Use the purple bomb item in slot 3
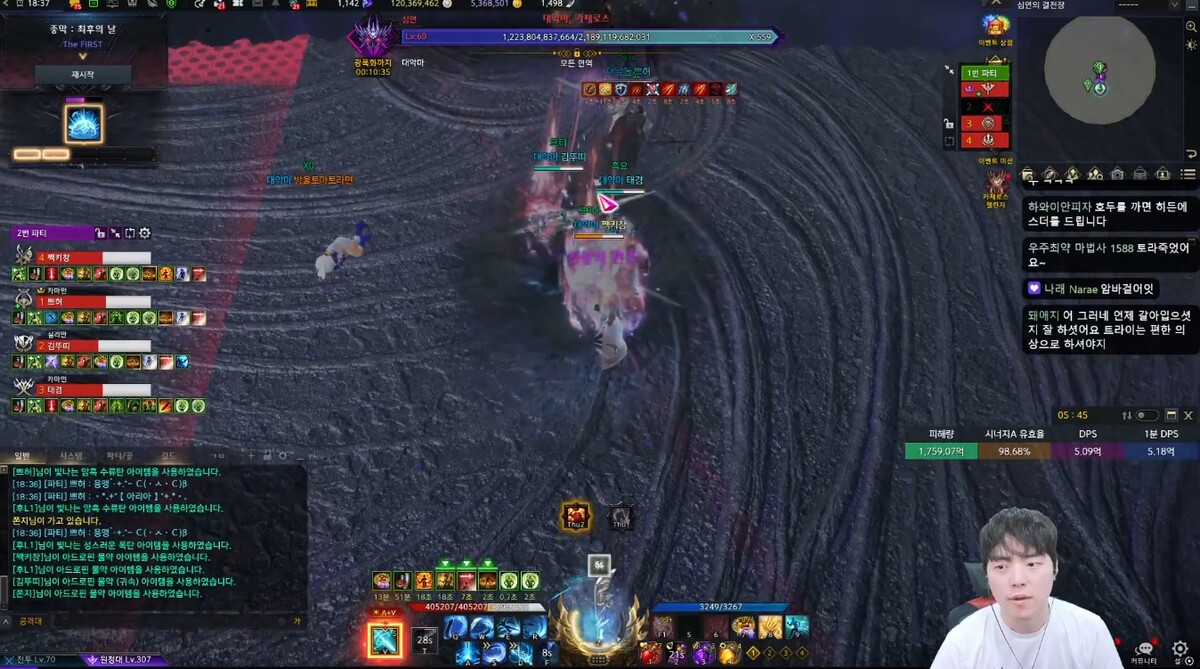The width and height of the screenshot is (1200, 669). (x=702, y=653)
